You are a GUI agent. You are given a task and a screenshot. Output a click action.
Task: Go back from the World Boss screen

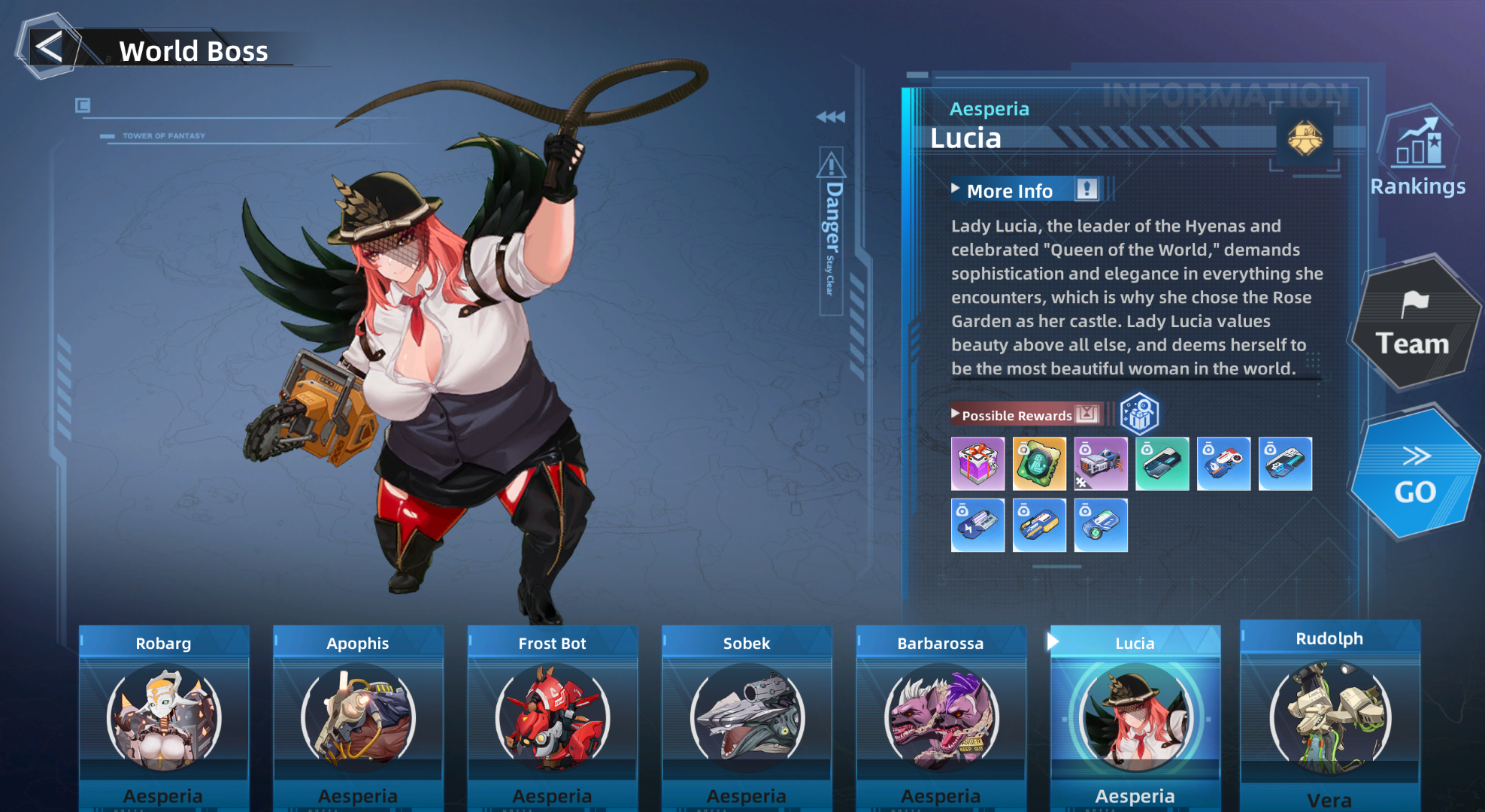click(50, 48)
